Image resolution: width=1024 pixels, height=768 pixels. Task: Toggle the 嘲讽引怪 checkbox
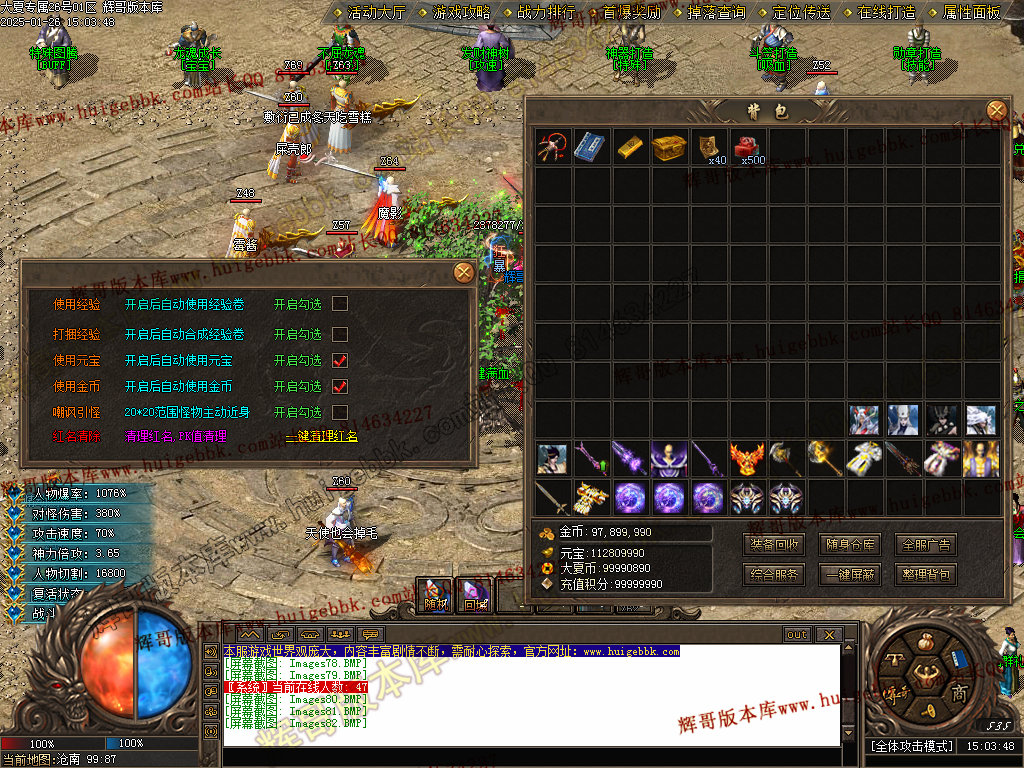click(x=340, y=412)
